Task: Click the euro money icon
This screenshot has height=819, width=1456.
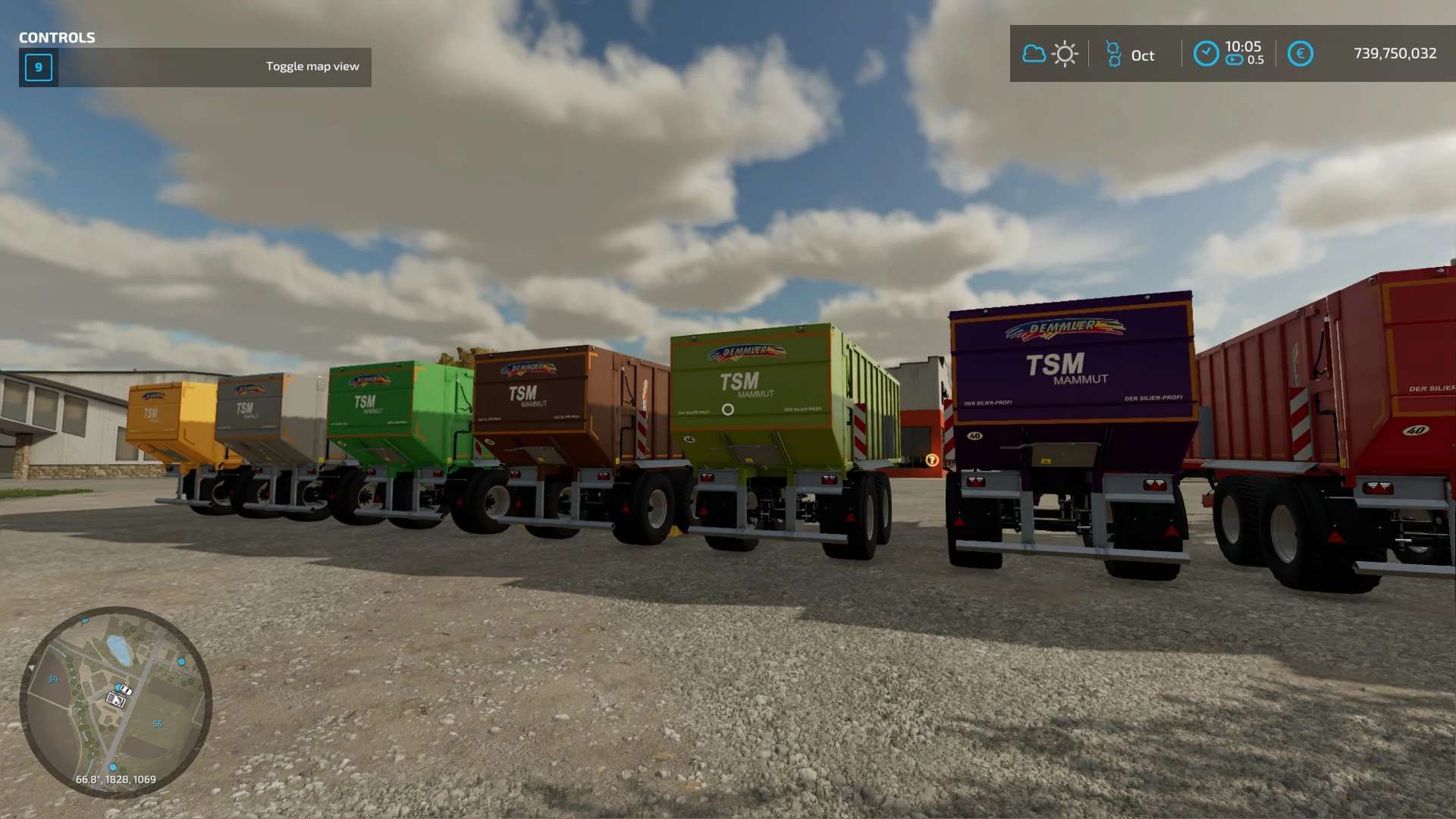Action: pyautogui.click(x=1300, y=54)
